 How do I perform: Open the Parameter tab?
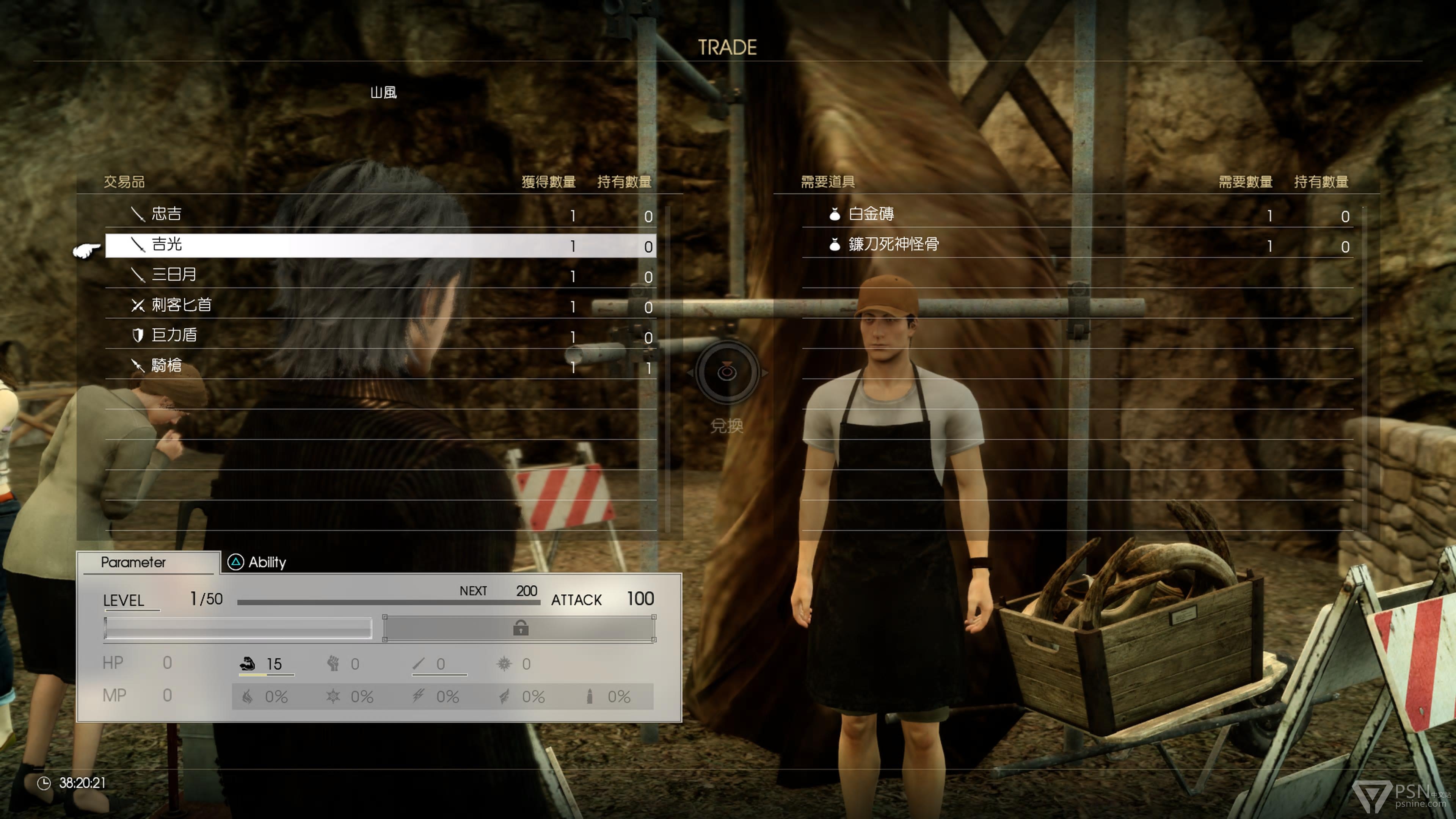[x=134, y=562]
